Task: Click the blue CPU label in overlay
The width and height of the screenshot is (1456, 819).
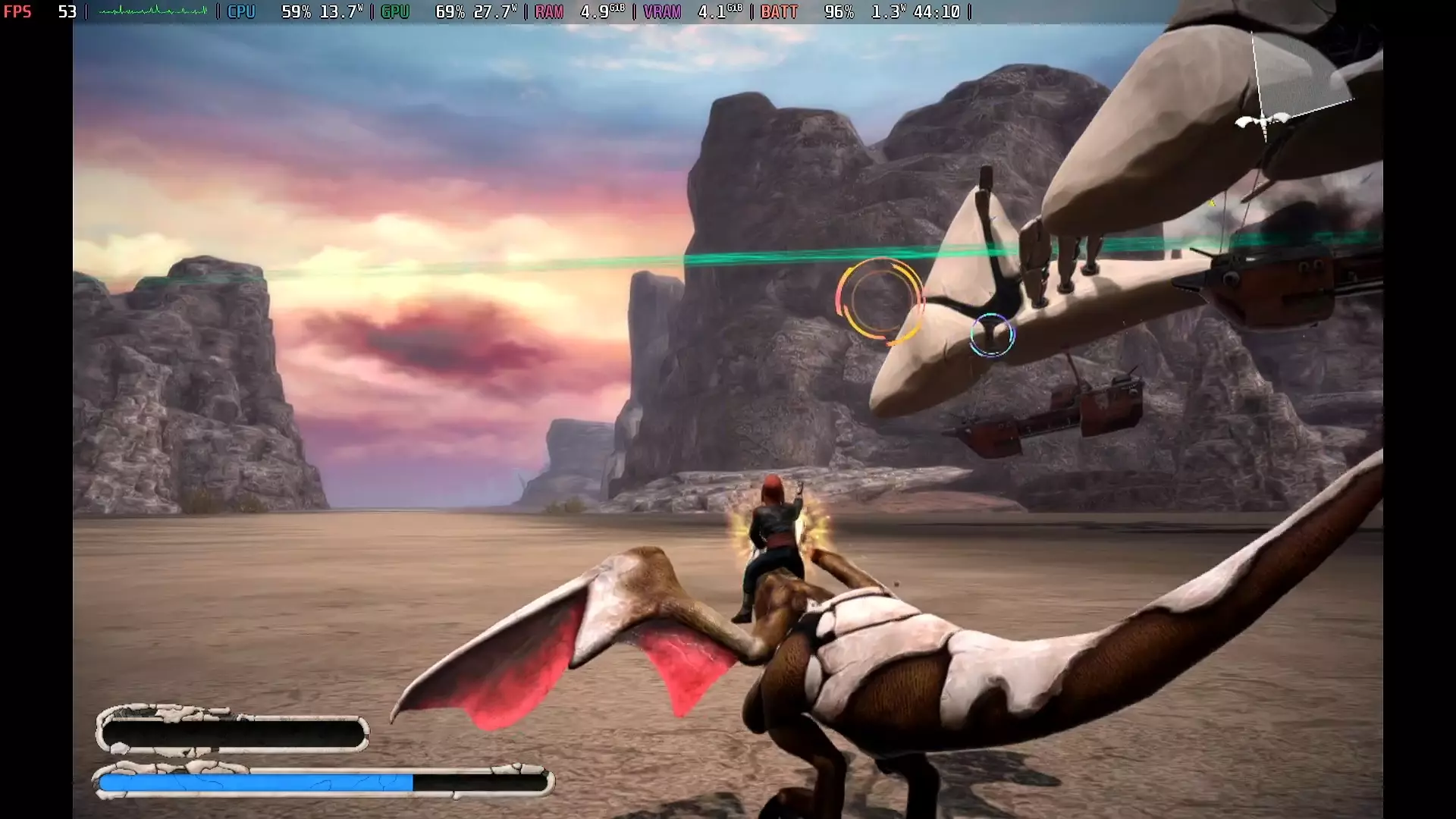Action: [241, 11]
